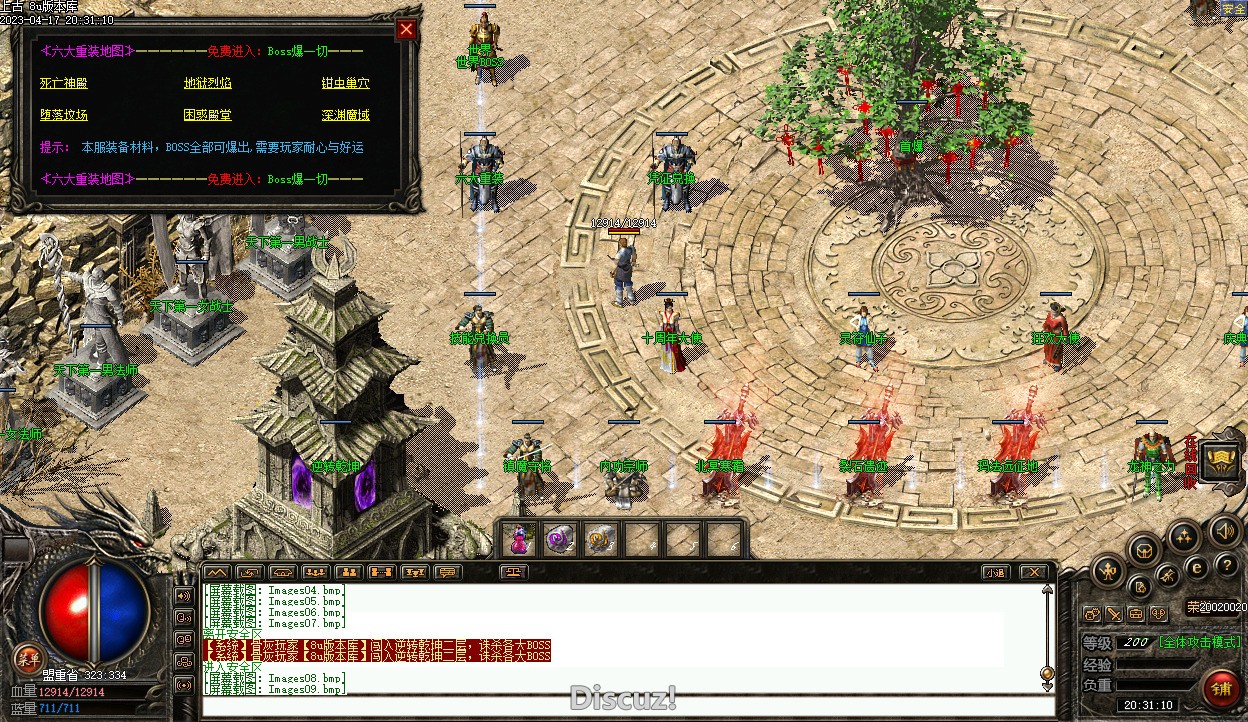
Task: Open the skills sparkle round button
Action: pyautogui.click(x=1184, y=535)
